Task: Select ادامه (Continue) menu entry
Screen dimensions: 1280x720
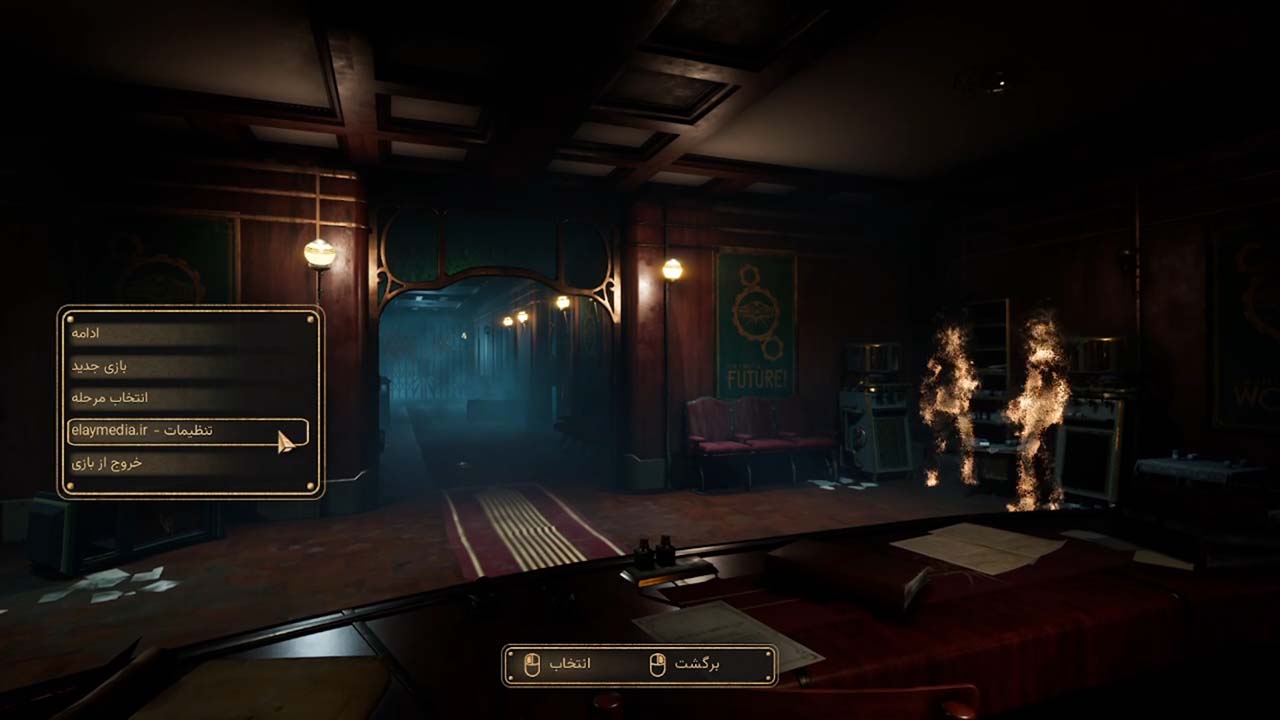Action: 188,333
